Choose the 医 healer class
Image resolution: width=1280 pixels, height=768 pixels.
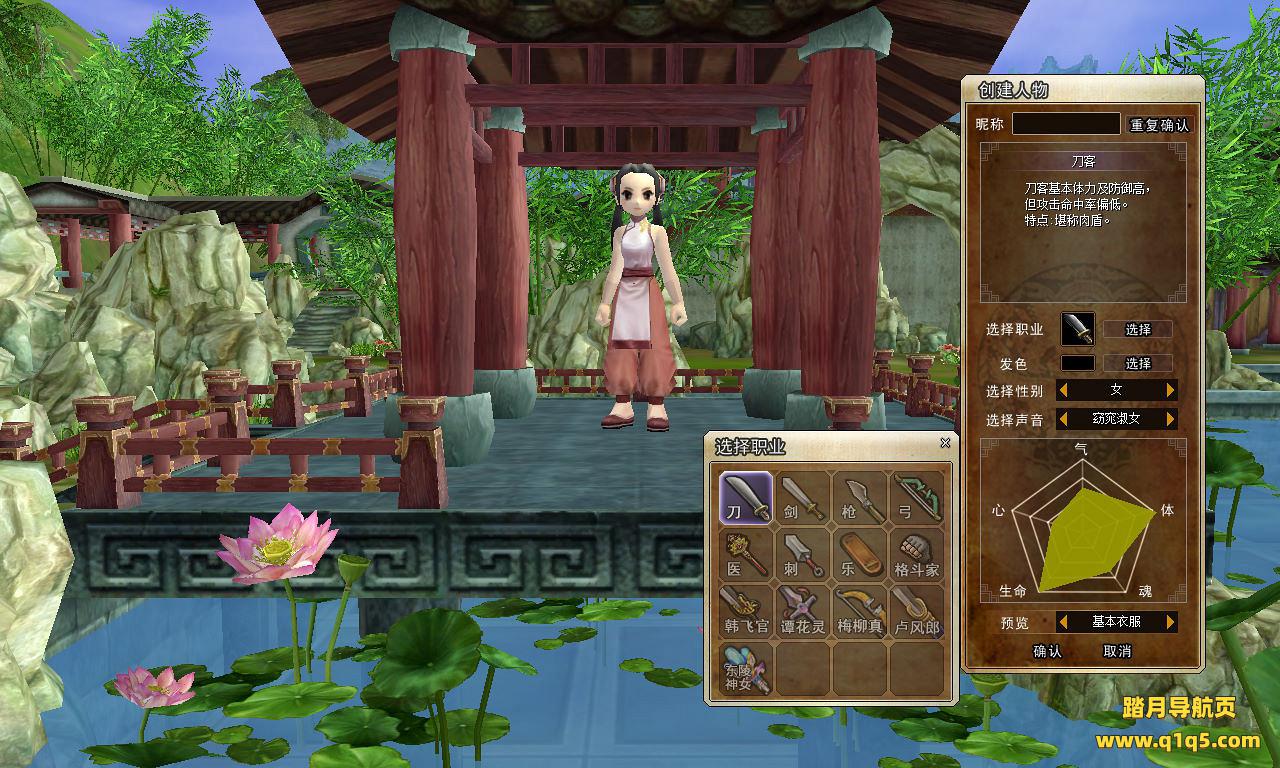(746, 554)
